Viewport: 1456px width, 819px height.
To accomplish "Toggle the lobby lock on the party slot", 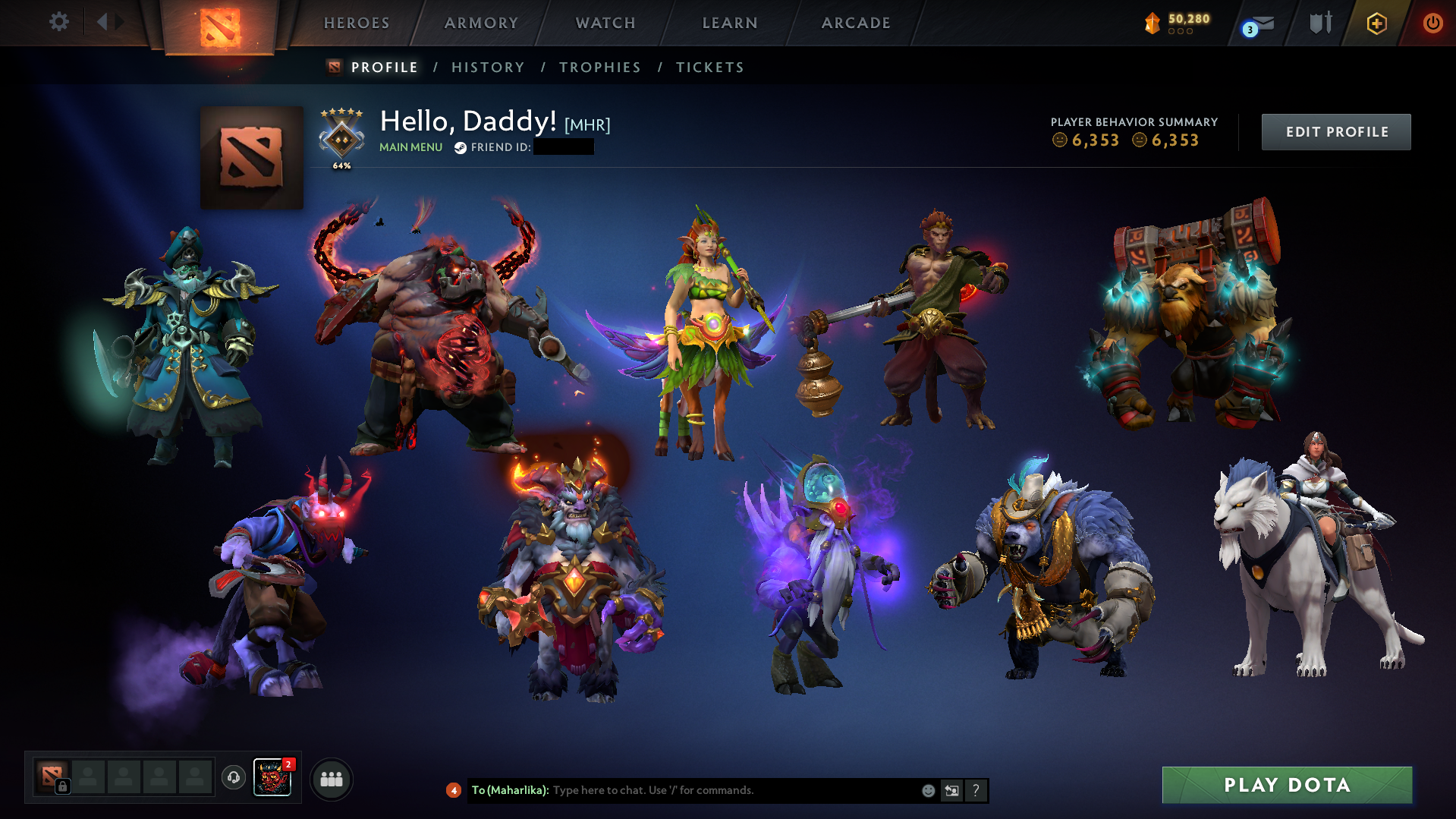I will (x=63, y=787).
